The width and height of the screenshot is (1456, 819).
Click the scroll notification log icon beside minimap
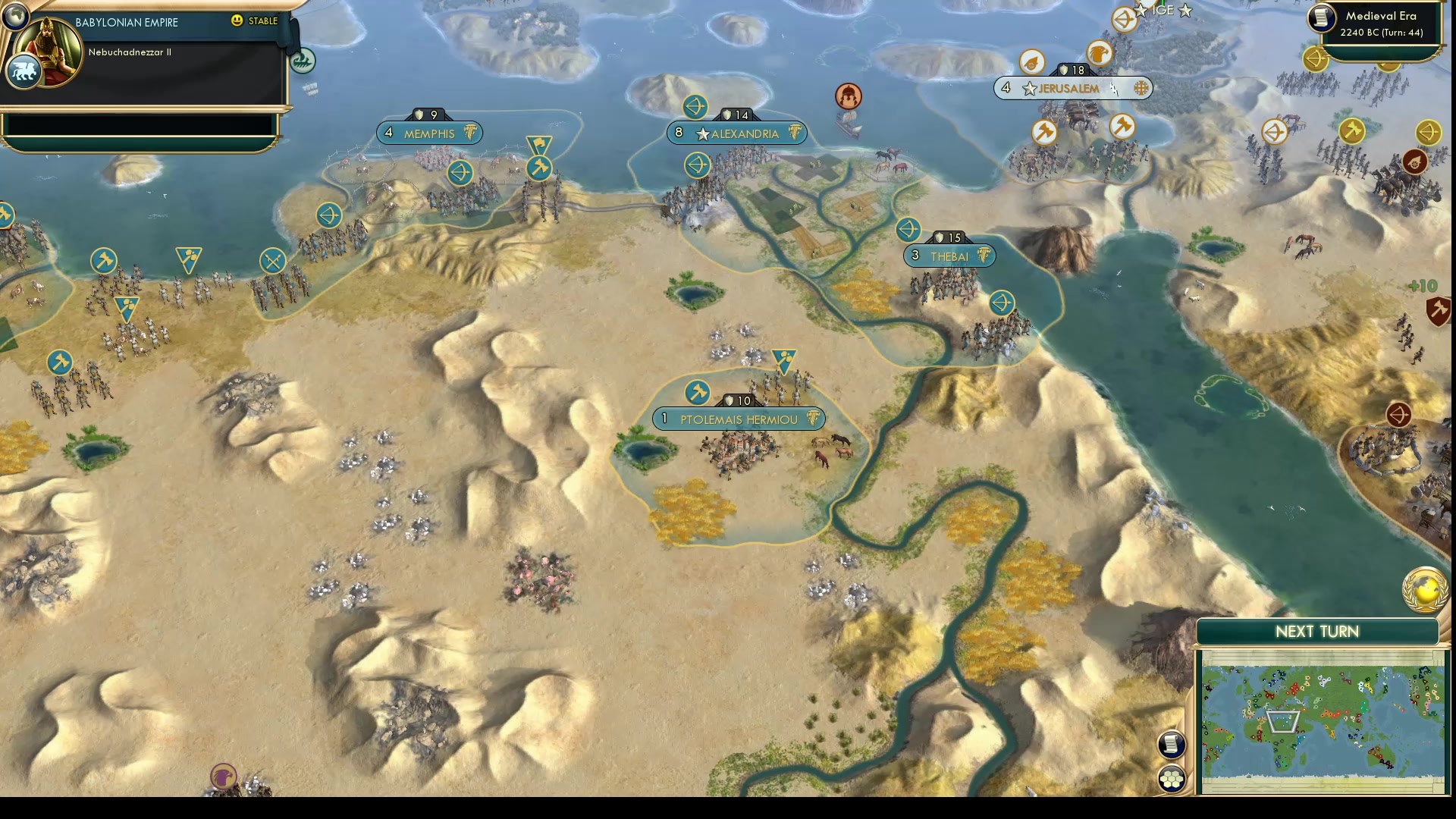pyautogui.click(x=1172, y=744)
